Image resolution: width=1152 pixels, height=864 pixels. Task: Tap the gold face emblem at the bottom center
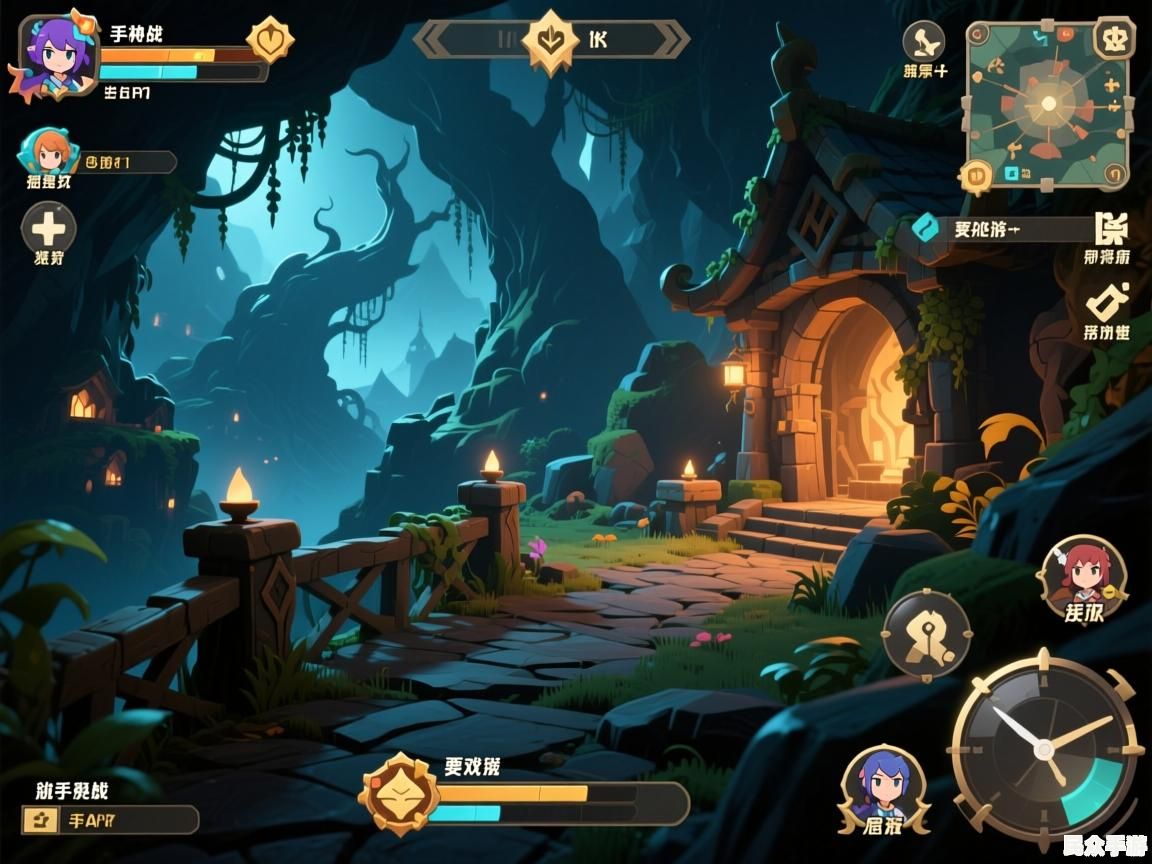(x=398, y=794)
